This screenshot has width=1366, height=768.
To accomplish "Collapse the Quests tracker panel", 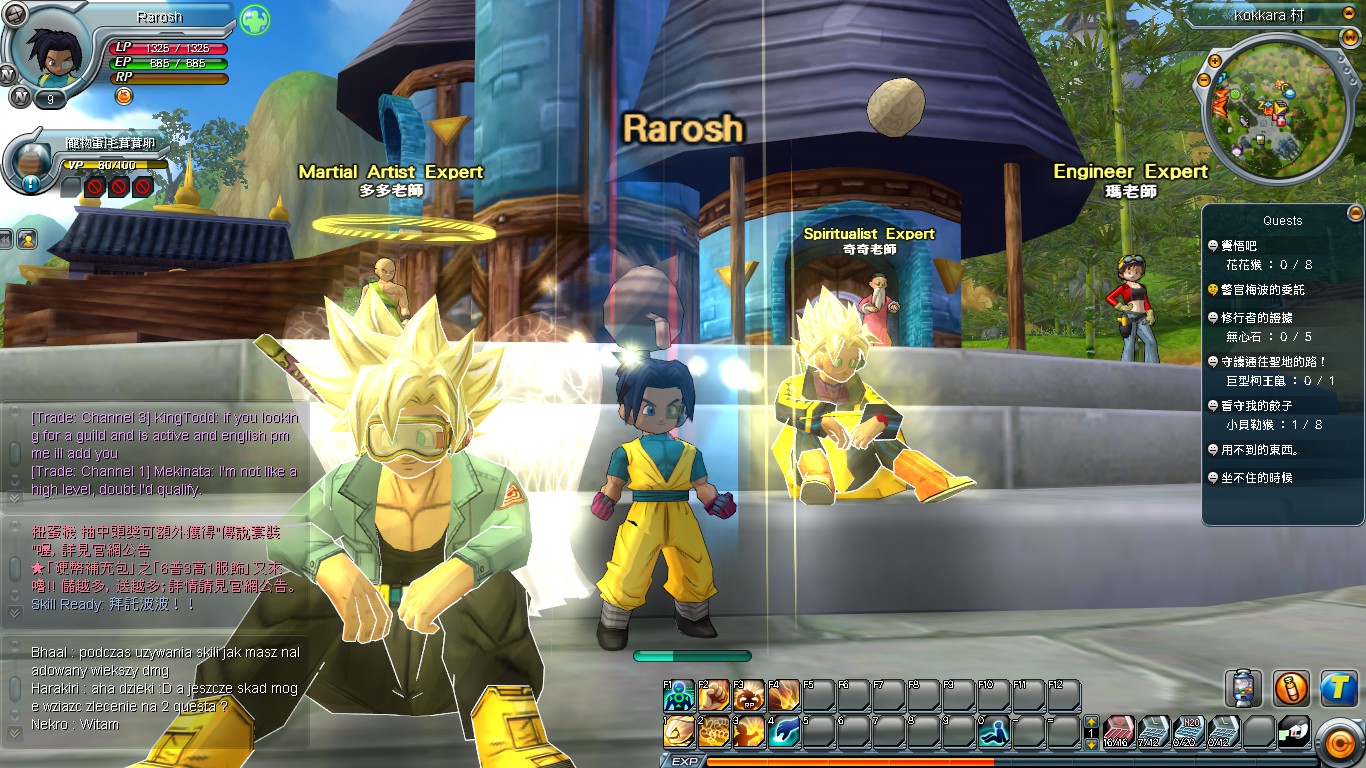I will click(x=1355, y=212).
